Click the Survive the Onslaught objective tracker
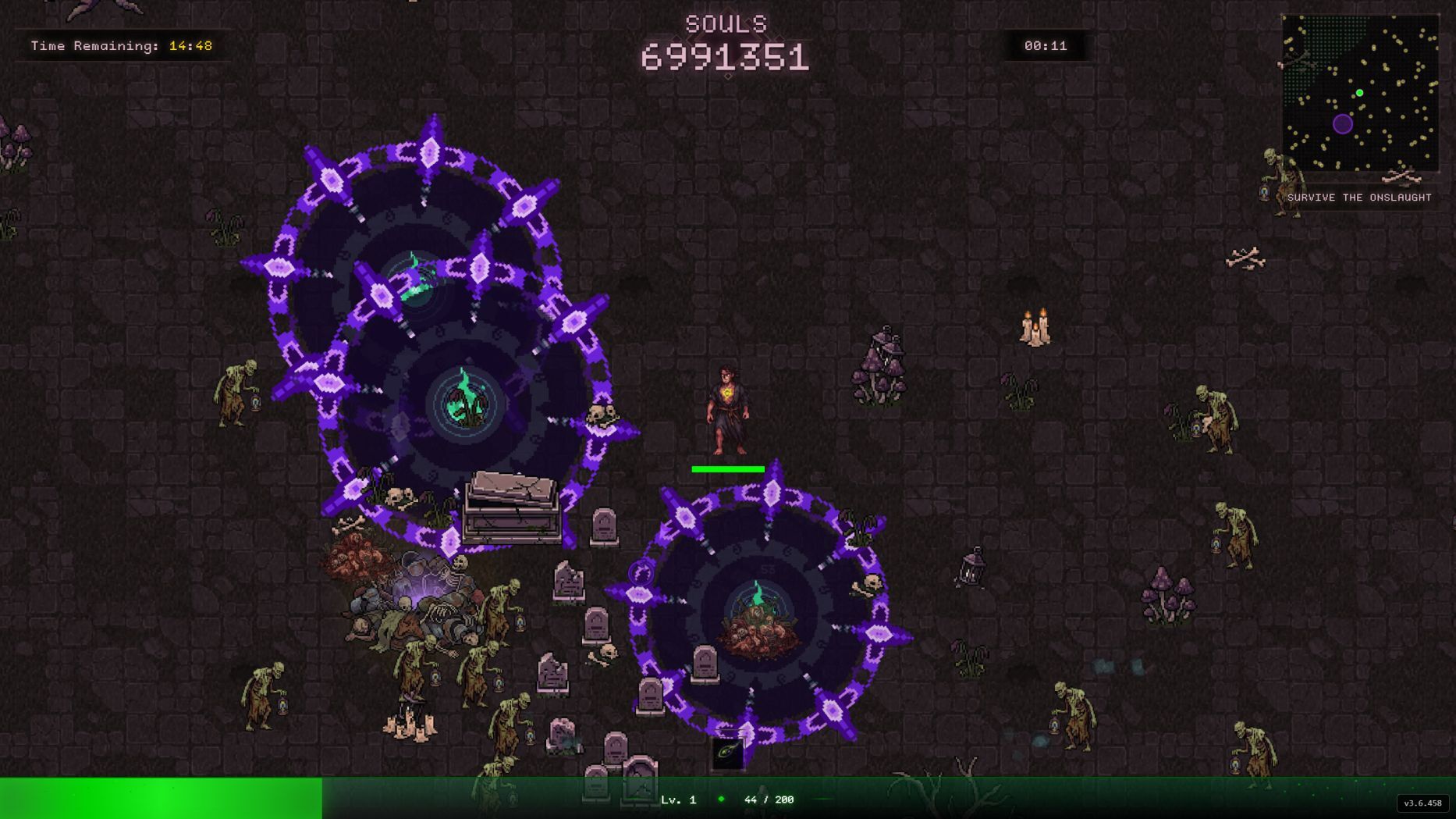1456x819 pixels. click(x=1359, y=198)
